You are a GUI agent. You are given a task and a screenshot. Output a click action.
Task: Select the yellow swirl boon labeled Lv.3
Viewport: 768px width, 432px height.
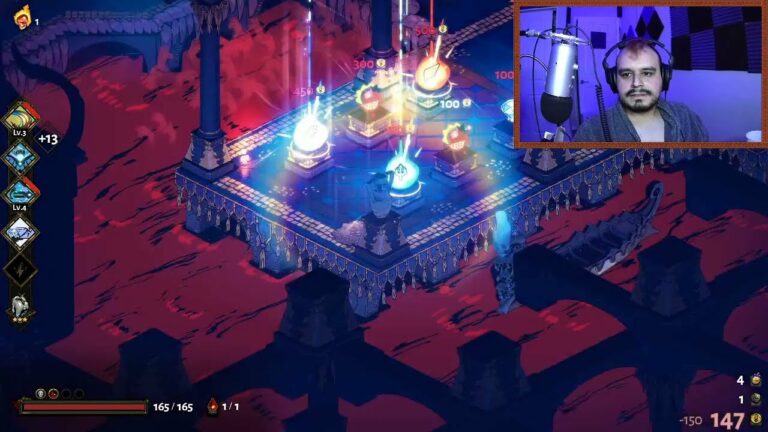click(20, 118)
